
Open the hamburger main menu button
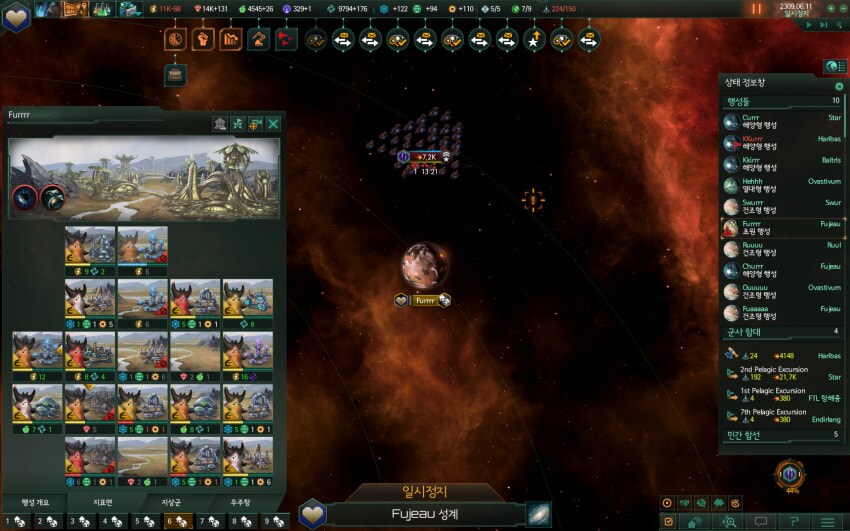pyautogui.click(x=826, y=522)
